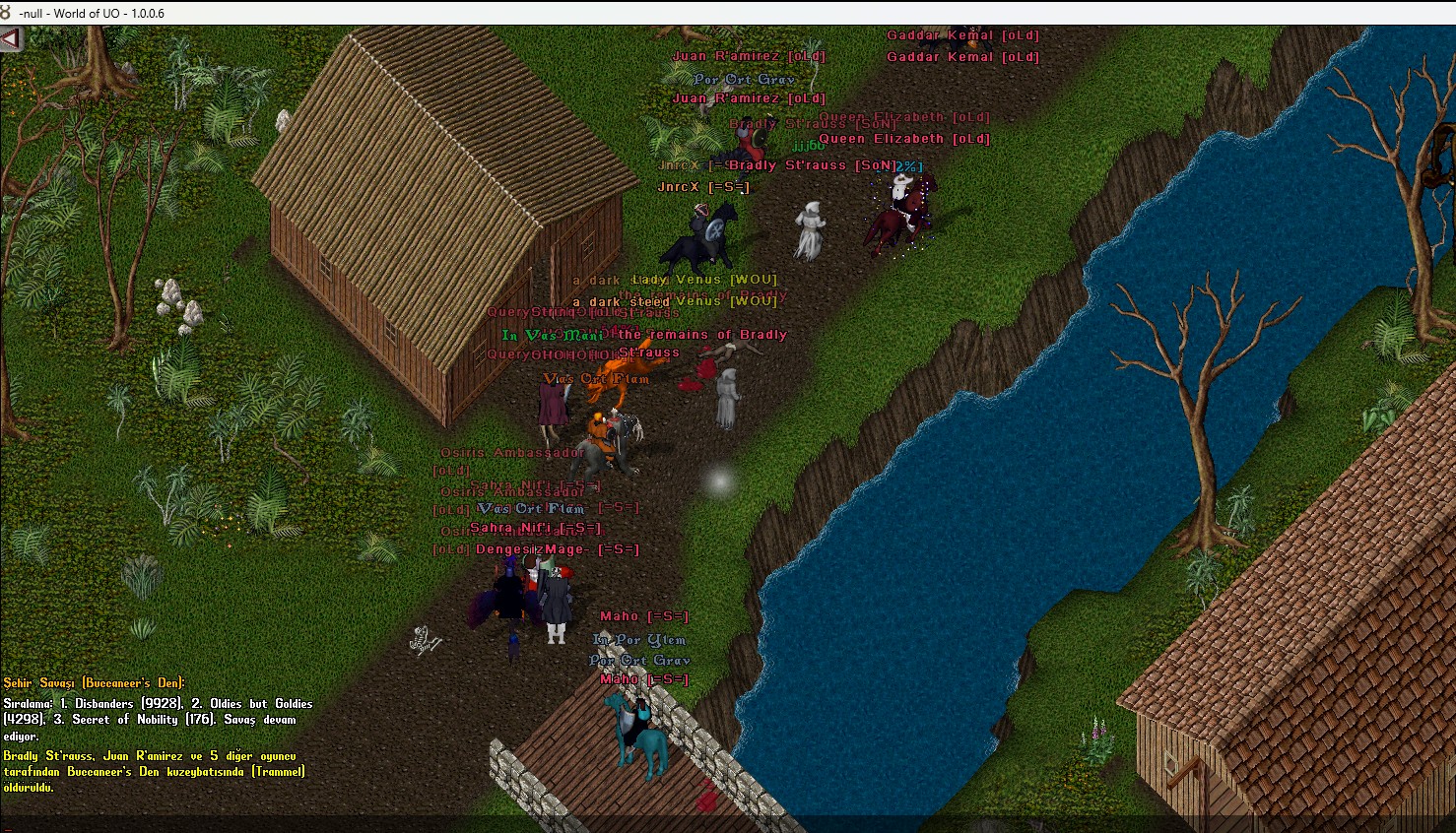Click the World of UO window icon
The image size is (1456, 833).
(x=7, y=13)
